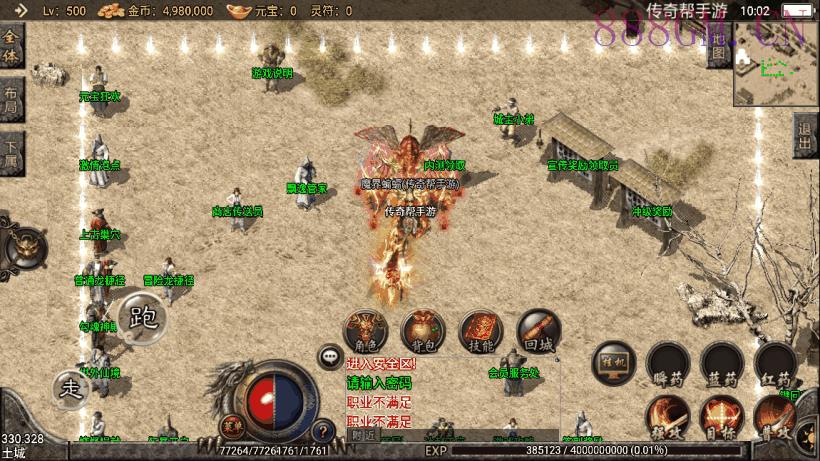
Task: Click the 退出 exit button
Action: tap(805, 135)
